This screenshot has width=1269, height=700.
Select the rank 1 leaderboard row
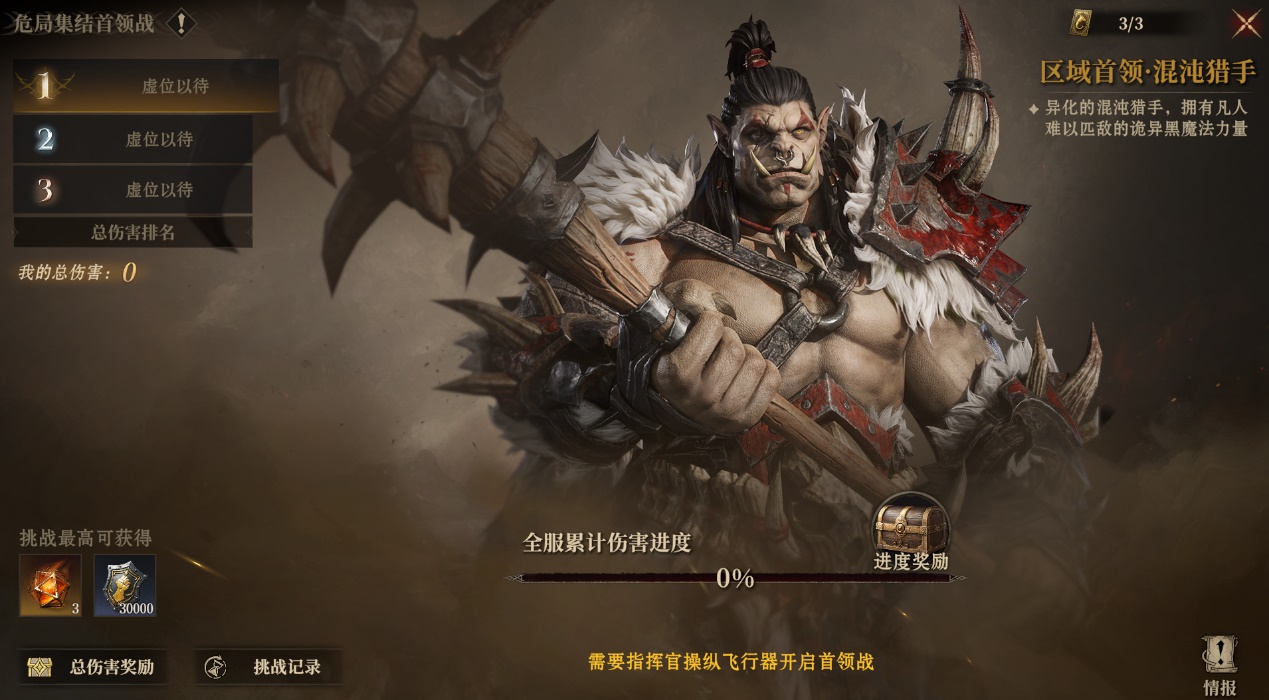coord(146,86)
